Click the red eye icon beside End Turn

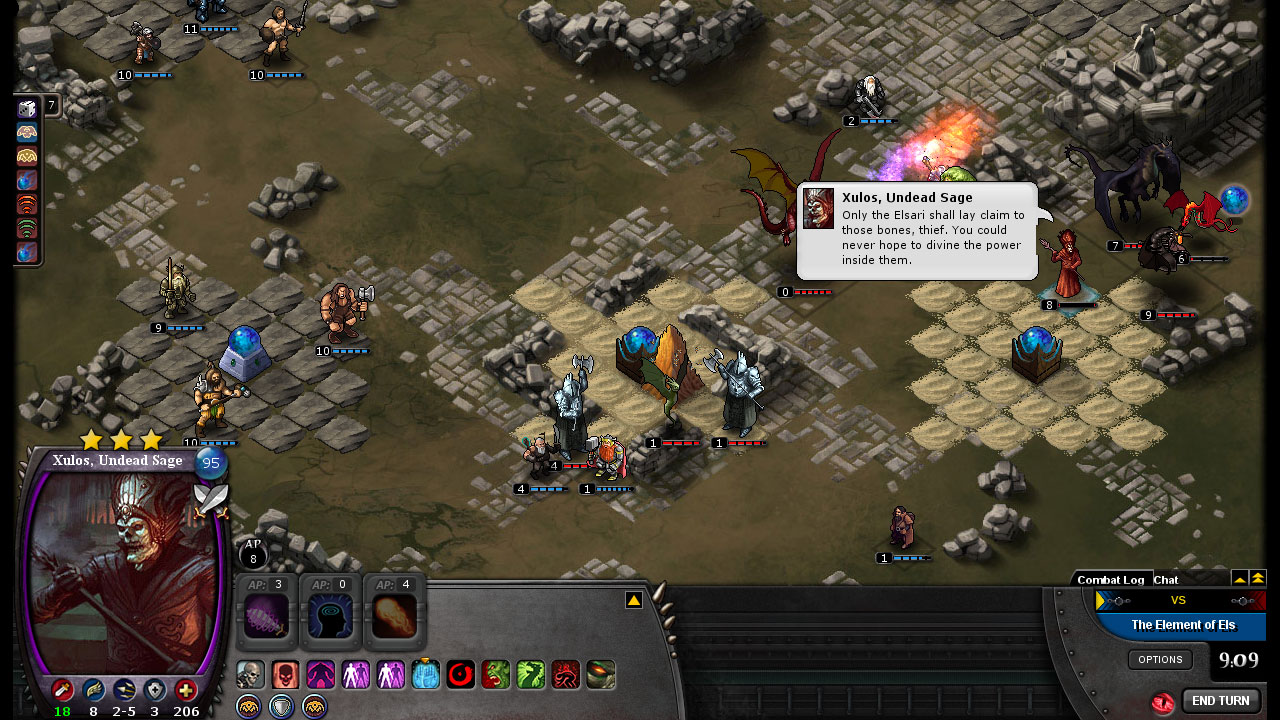click(x=1164, y=702)
